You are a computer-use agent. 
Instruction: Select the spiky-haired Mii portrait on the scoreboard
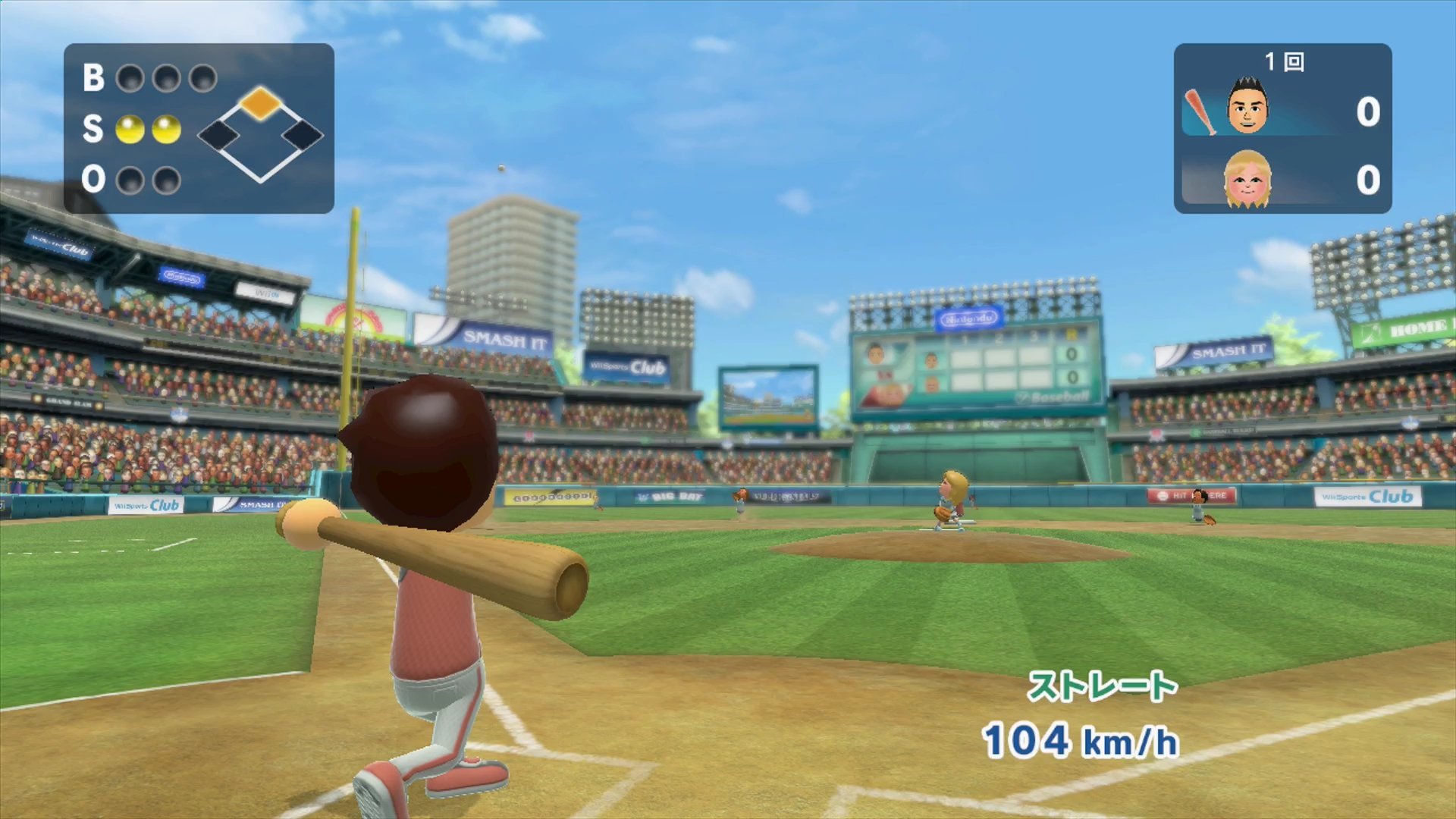[1247, 107]
